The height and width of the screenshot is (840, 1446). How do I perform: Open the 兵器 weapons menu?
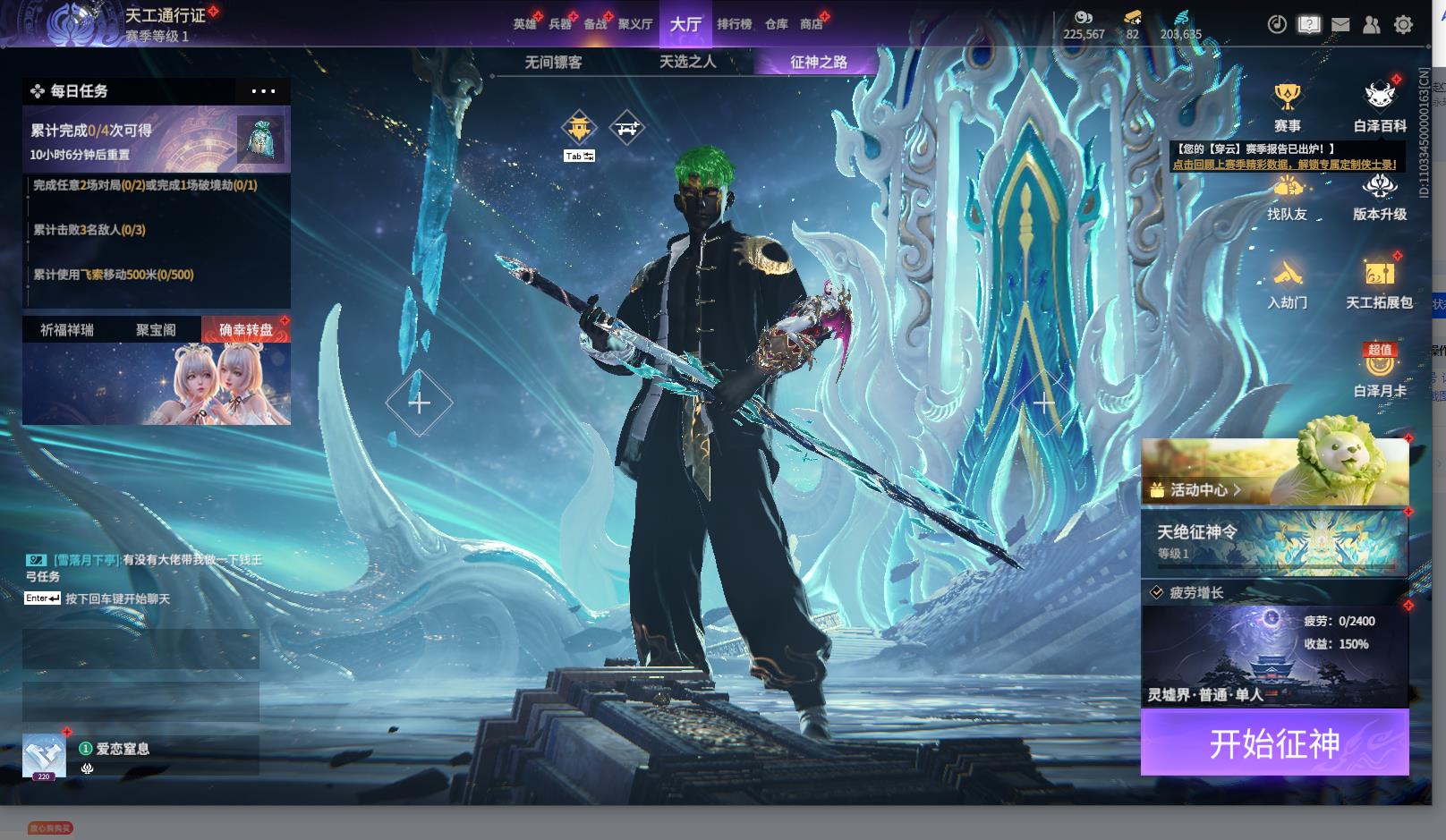point(560,24)
